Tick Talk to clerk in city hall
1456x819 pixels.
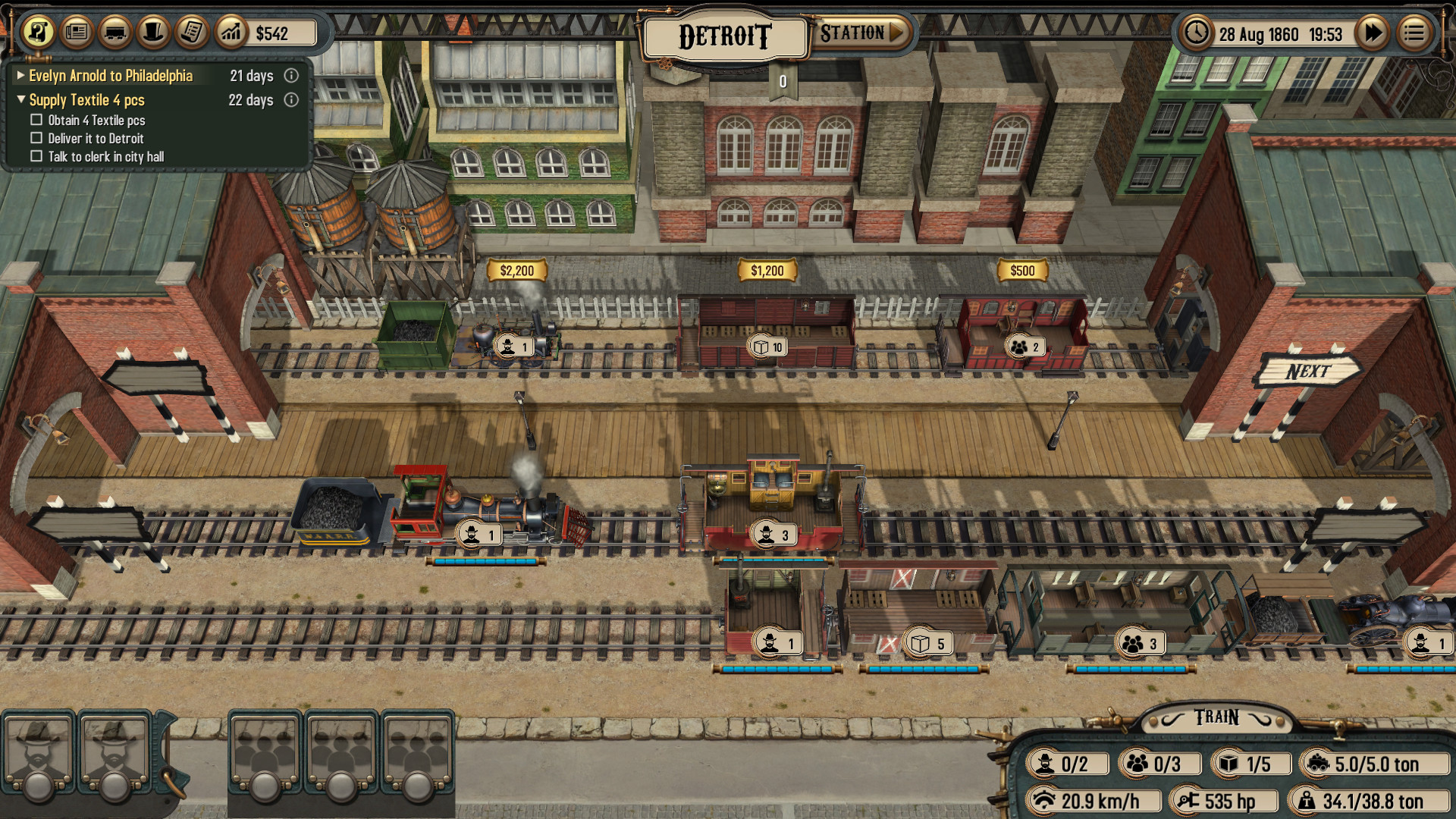click(x=36, y=155)
